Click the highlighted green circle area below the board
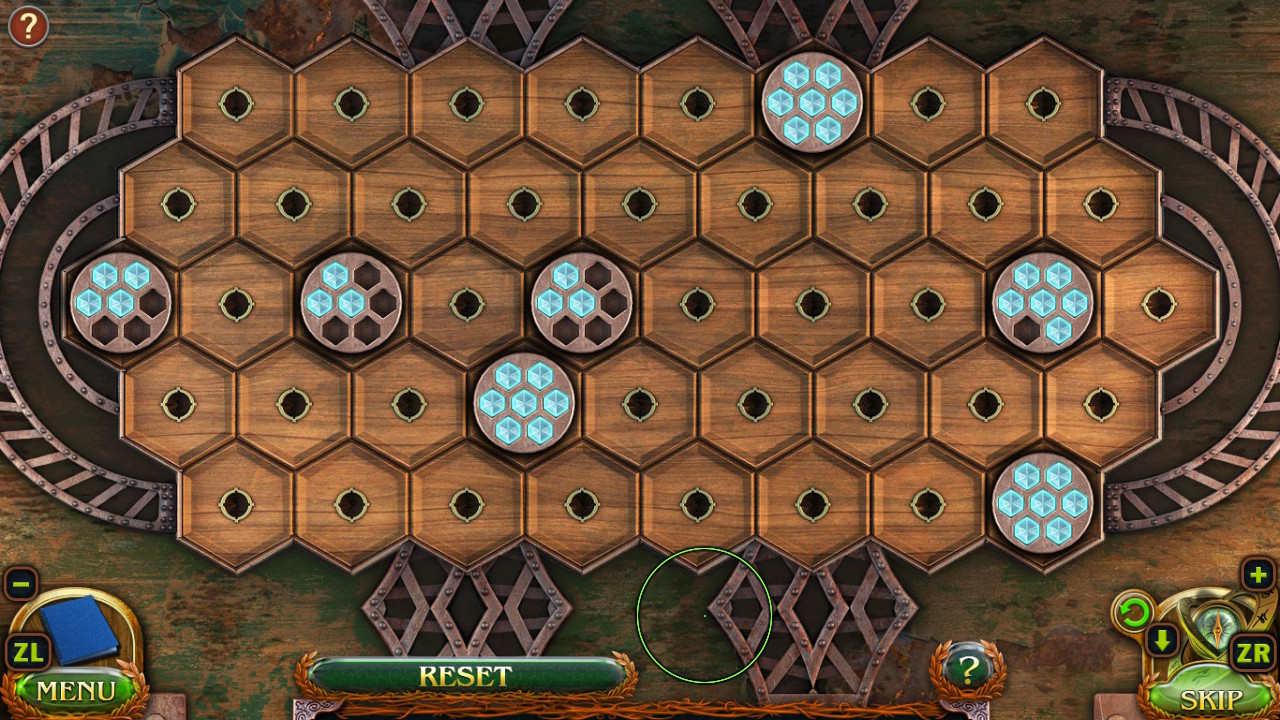The height and width of the screenshot is (720, 1280). (703, 617)
